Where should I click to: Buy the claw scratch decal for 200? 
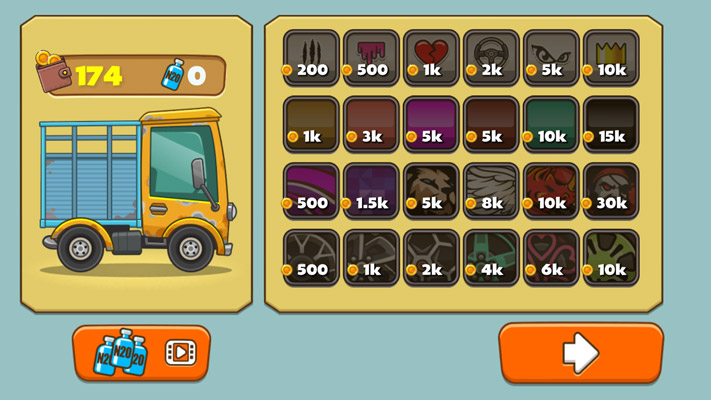coord(311,57)
